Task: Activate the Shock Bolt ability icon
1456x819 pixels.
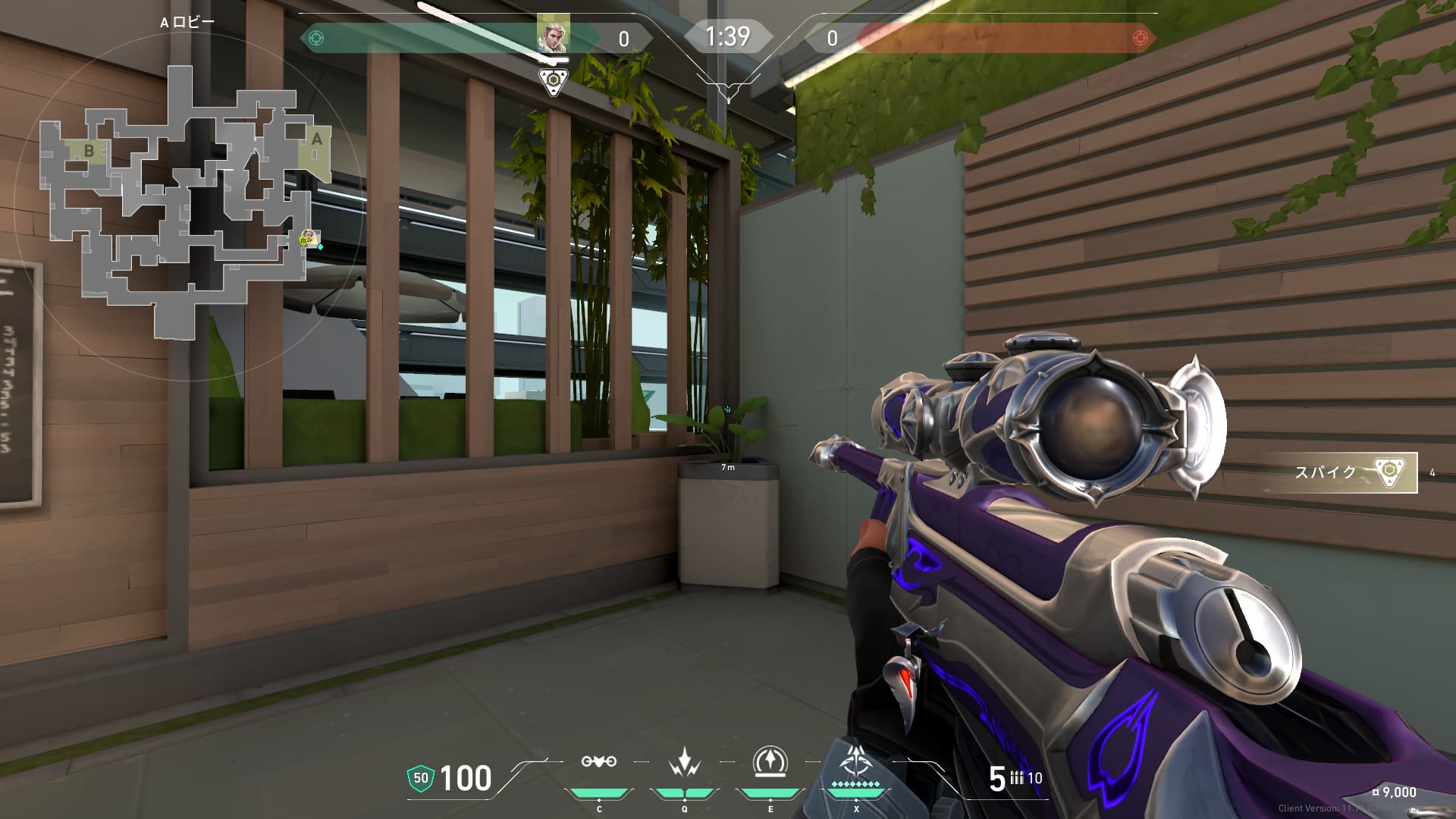Action: [x=685, y=761]
